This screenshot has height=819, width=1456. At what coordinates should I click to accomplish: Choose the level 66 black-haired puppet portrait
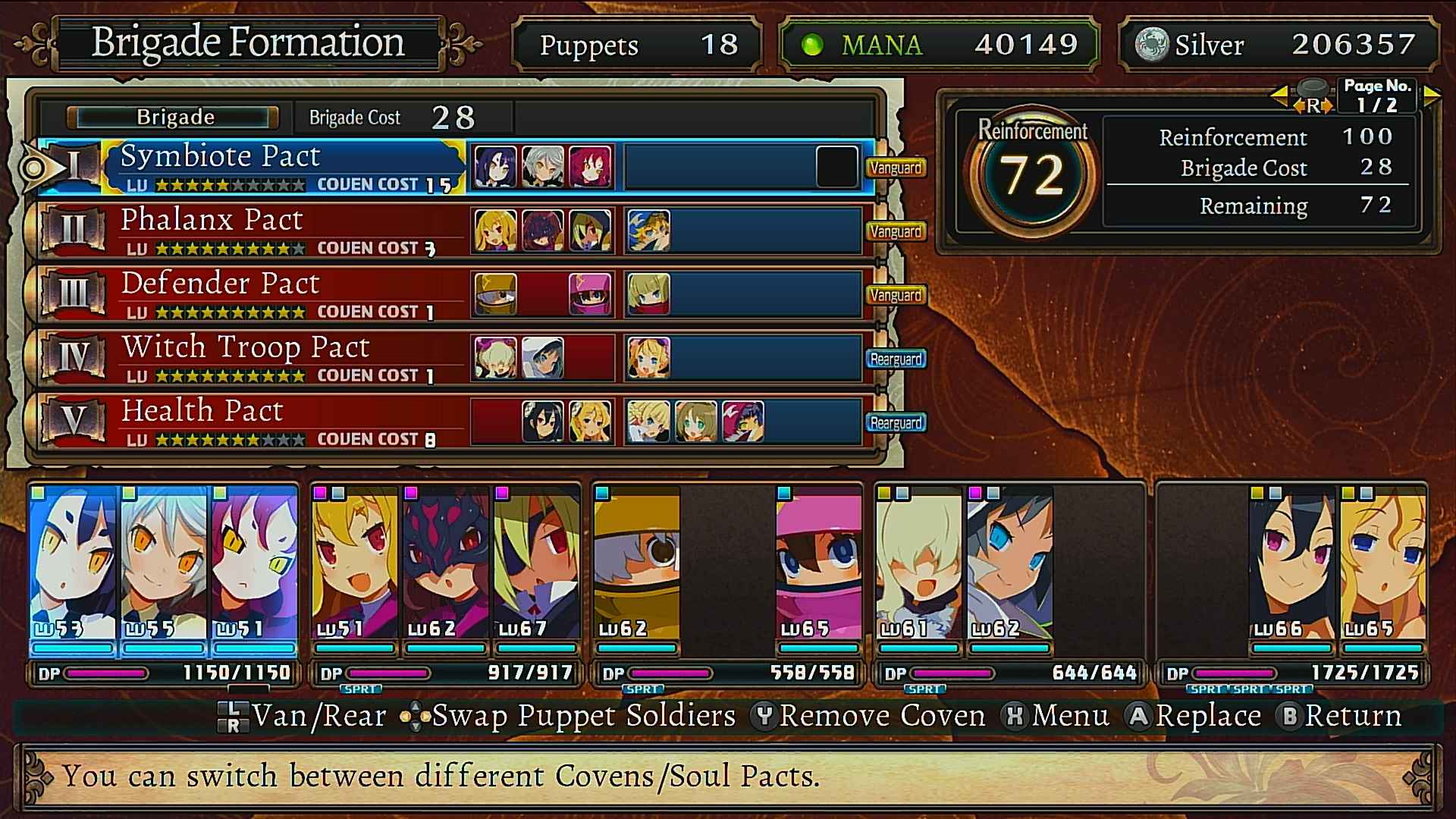(x=1292, y=565)
